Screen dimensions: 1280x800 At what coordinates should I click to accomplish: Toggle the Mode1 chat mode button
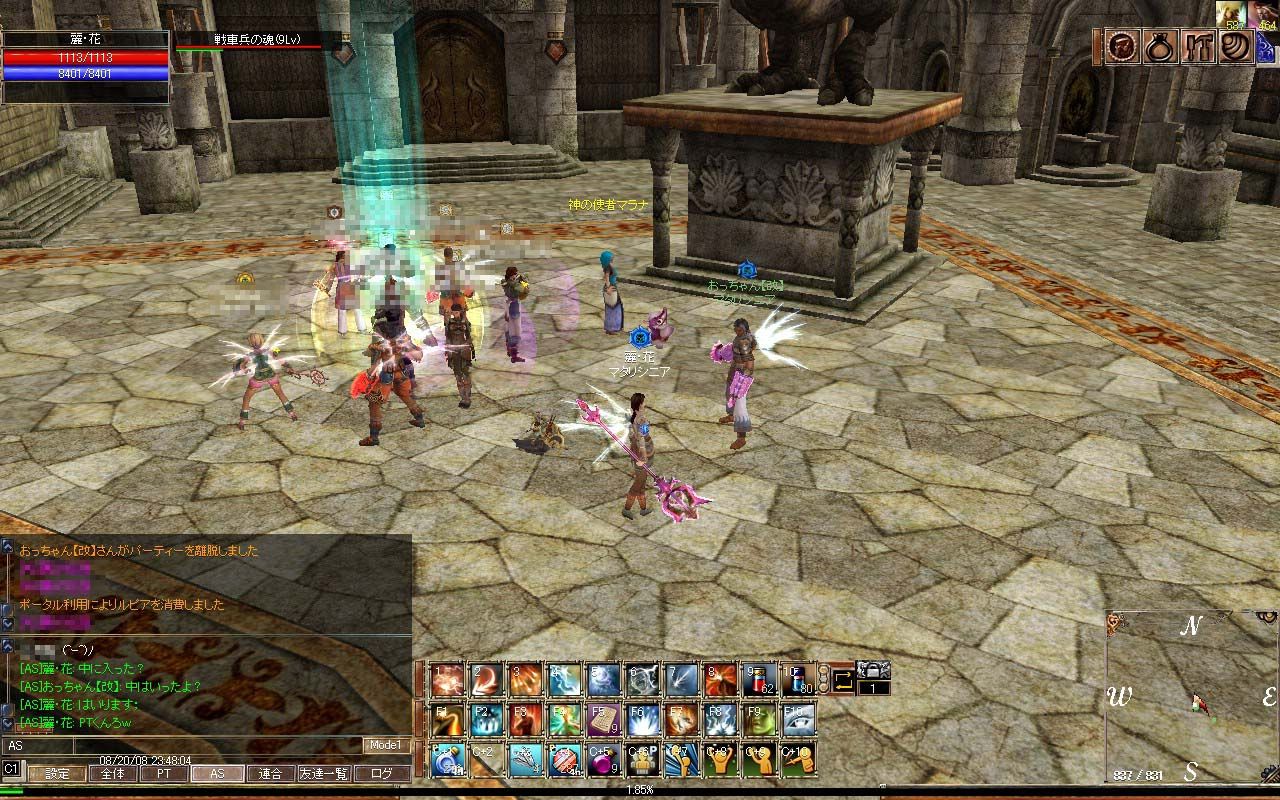385,745
